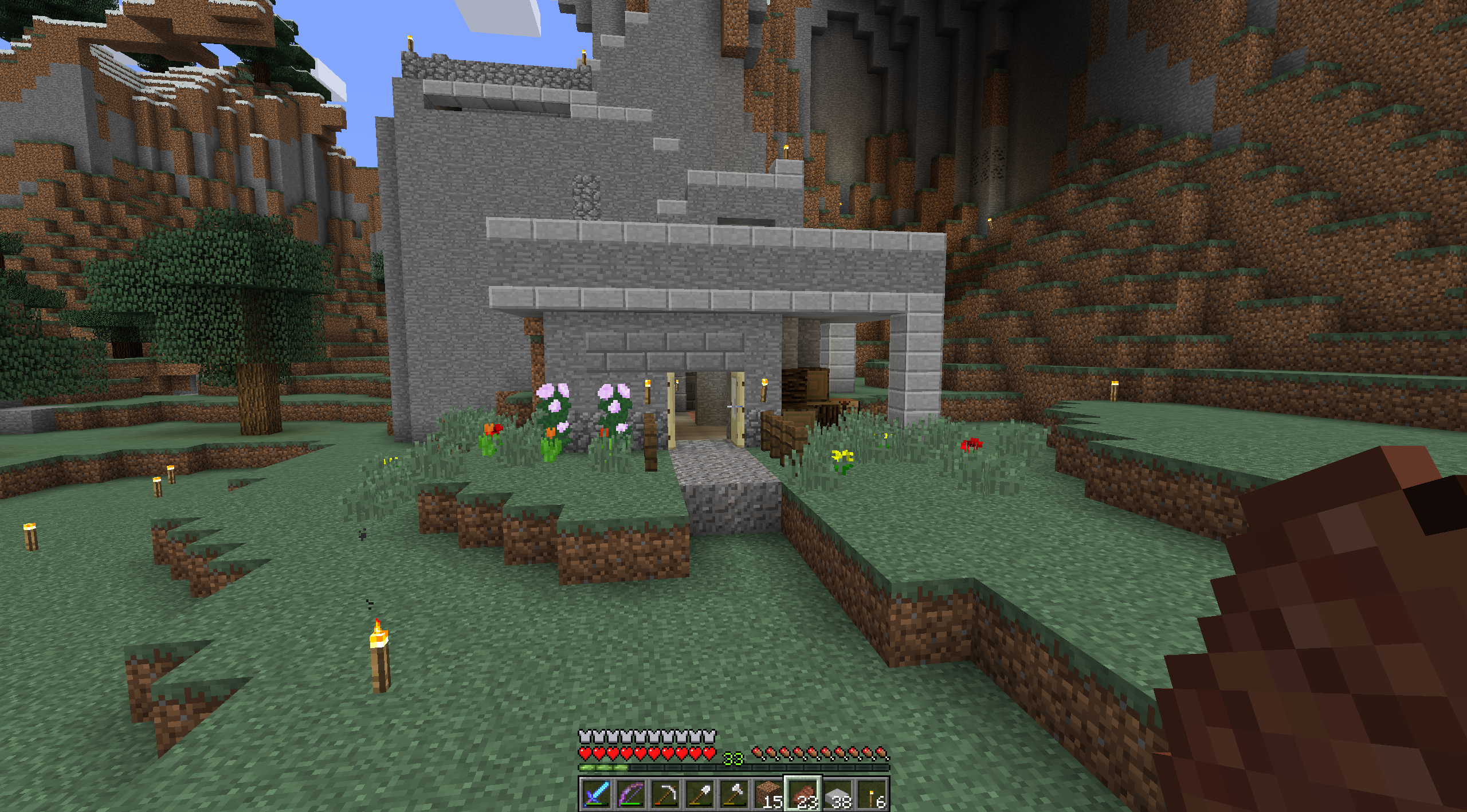Choose the enchanted bow in the hotbar
The width and height of the screenshot is (1467, 812).
(630, 794)
